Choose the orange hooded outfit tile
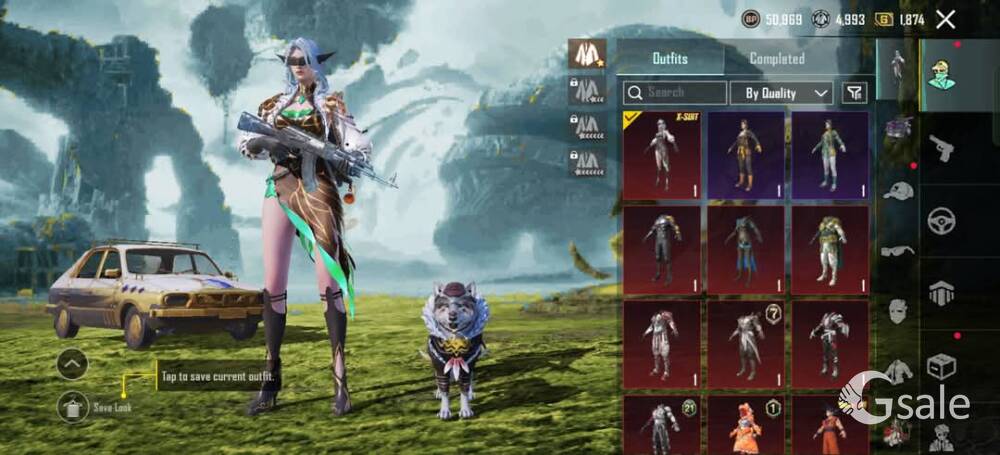The height and width of the screenshot is (455, 1000). (745, 424)
